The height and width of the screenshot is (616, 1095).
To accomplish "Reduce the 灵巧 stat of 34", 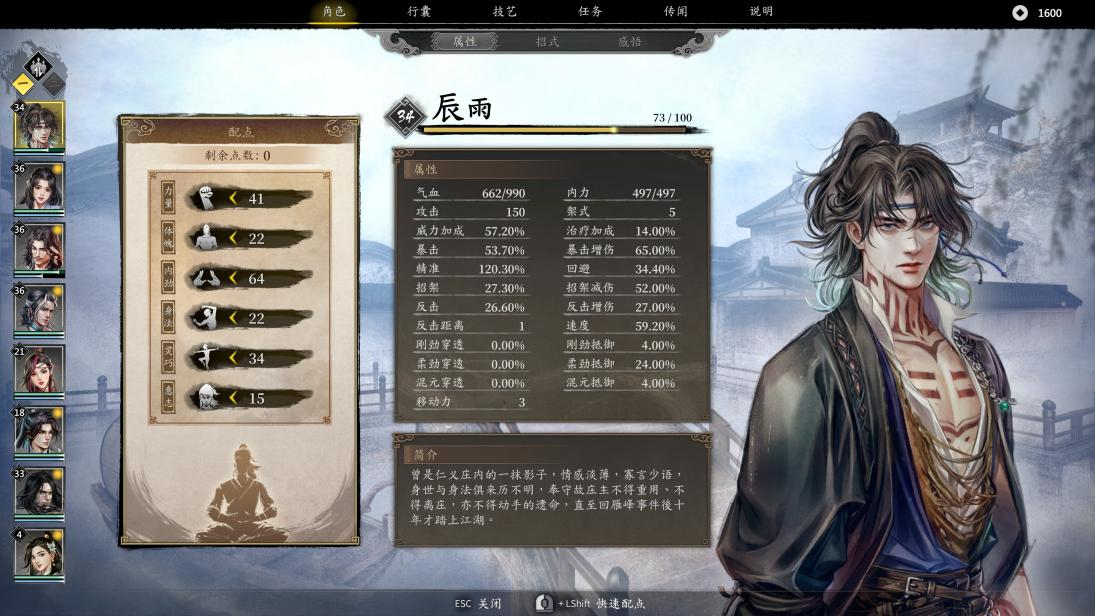I will pos(234,358).
